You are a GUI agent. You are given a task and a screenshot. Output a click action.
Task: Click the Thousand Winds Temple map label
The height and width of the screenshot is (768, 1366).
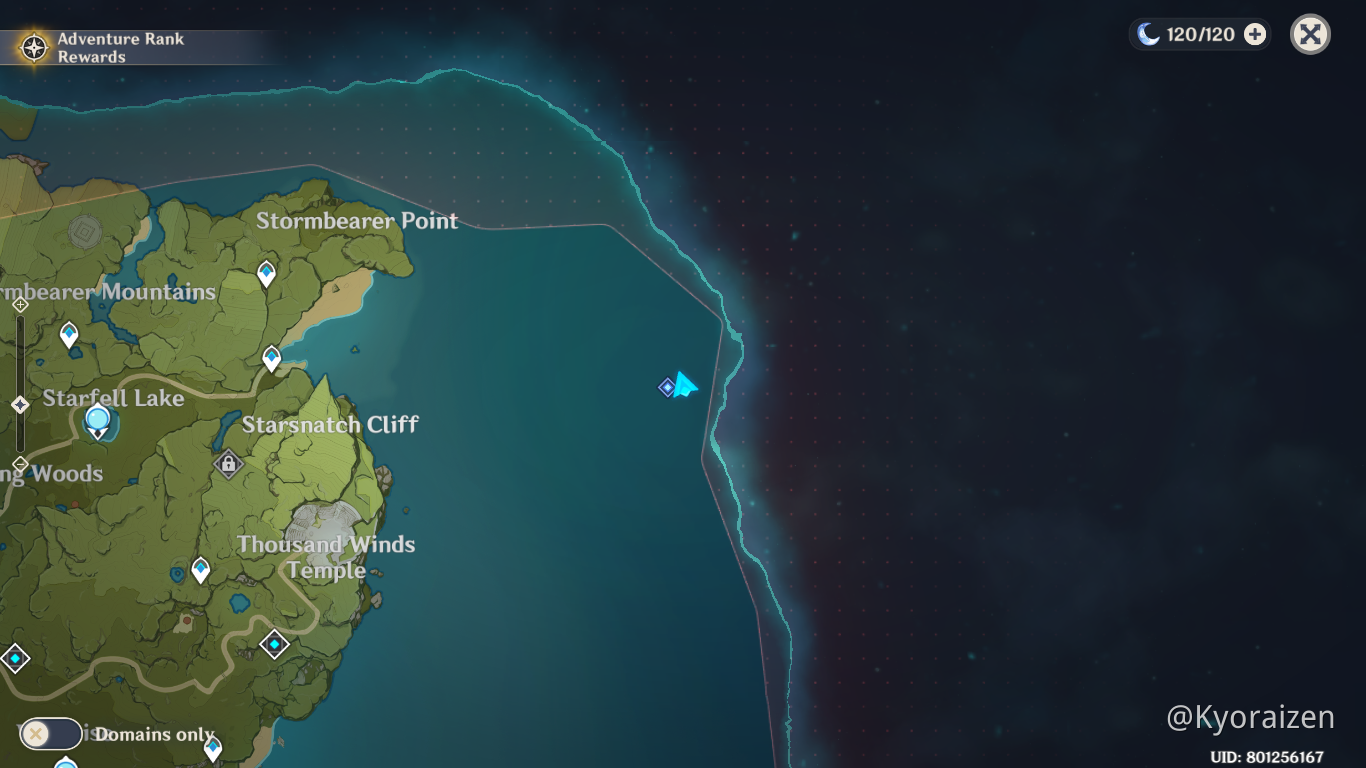327,557
